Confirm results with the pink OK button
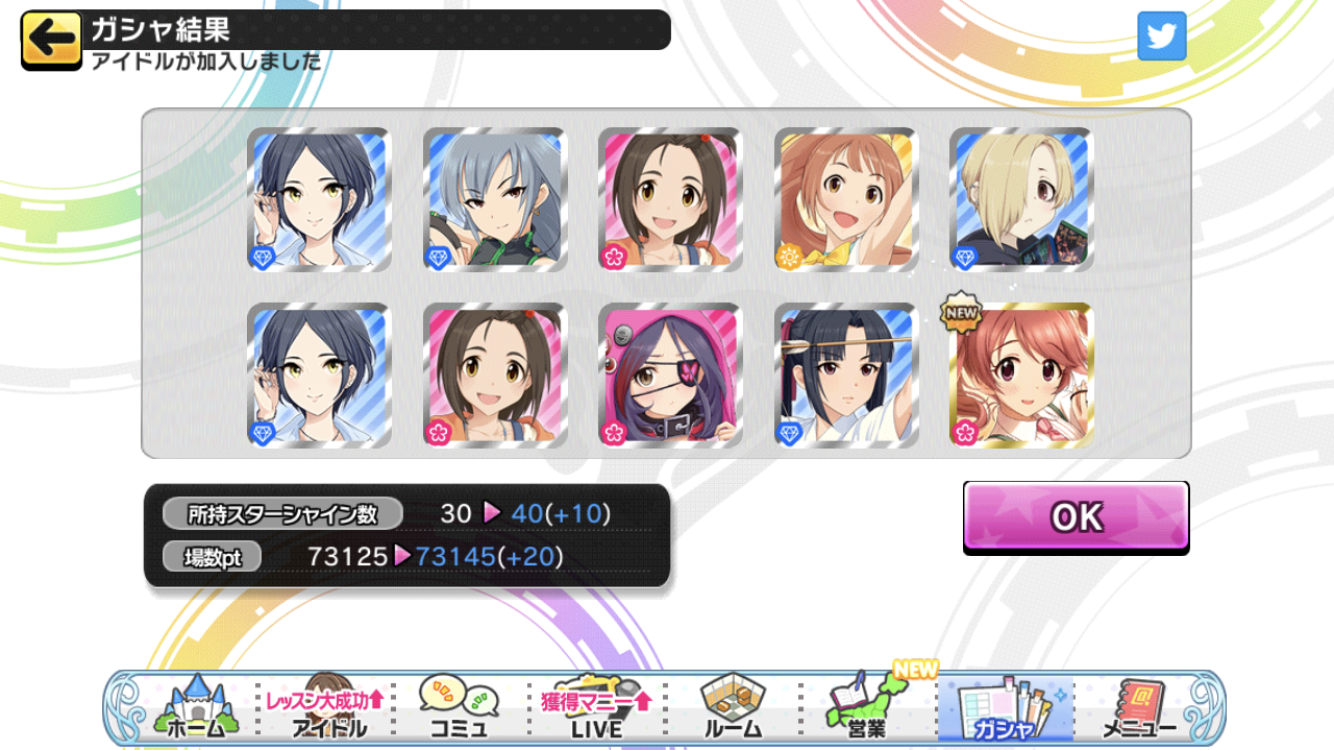 [x=1075, y=517]
